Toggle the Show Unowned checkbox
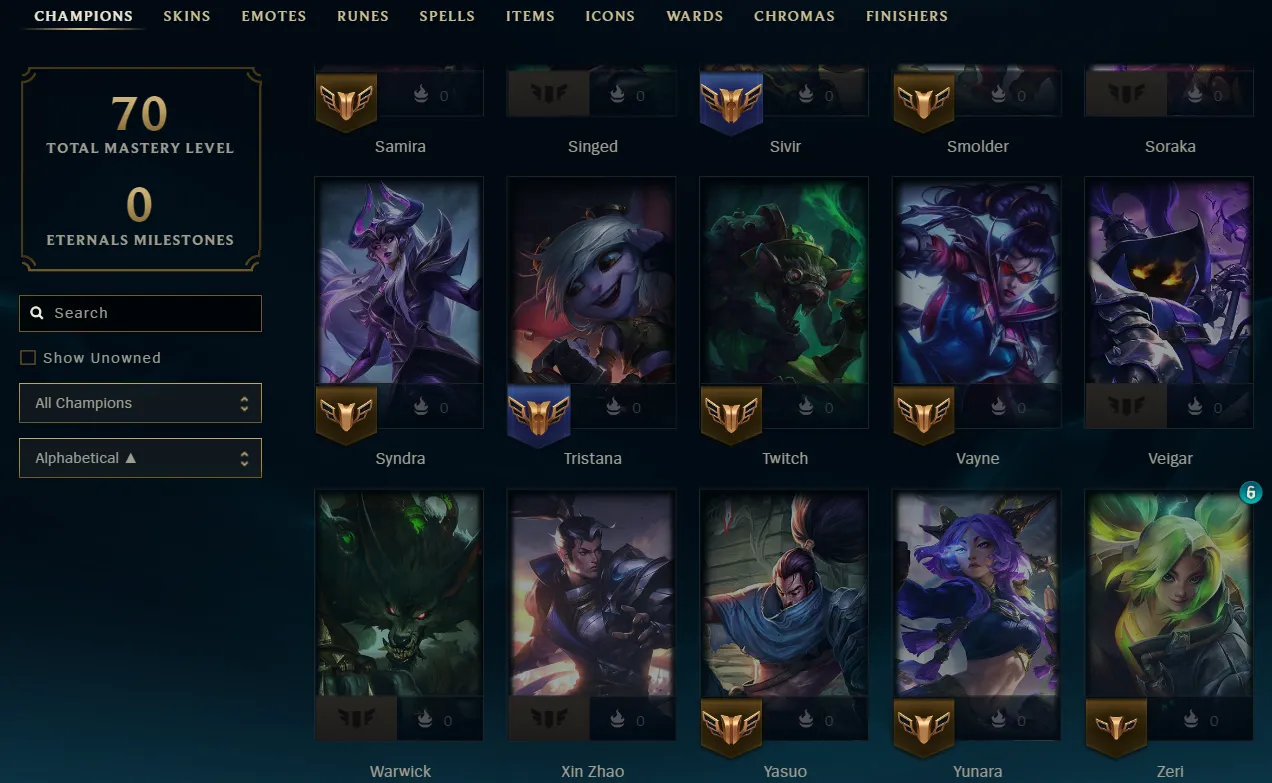The height and width of the screenshot is (783, 1272). pos(28,358)
